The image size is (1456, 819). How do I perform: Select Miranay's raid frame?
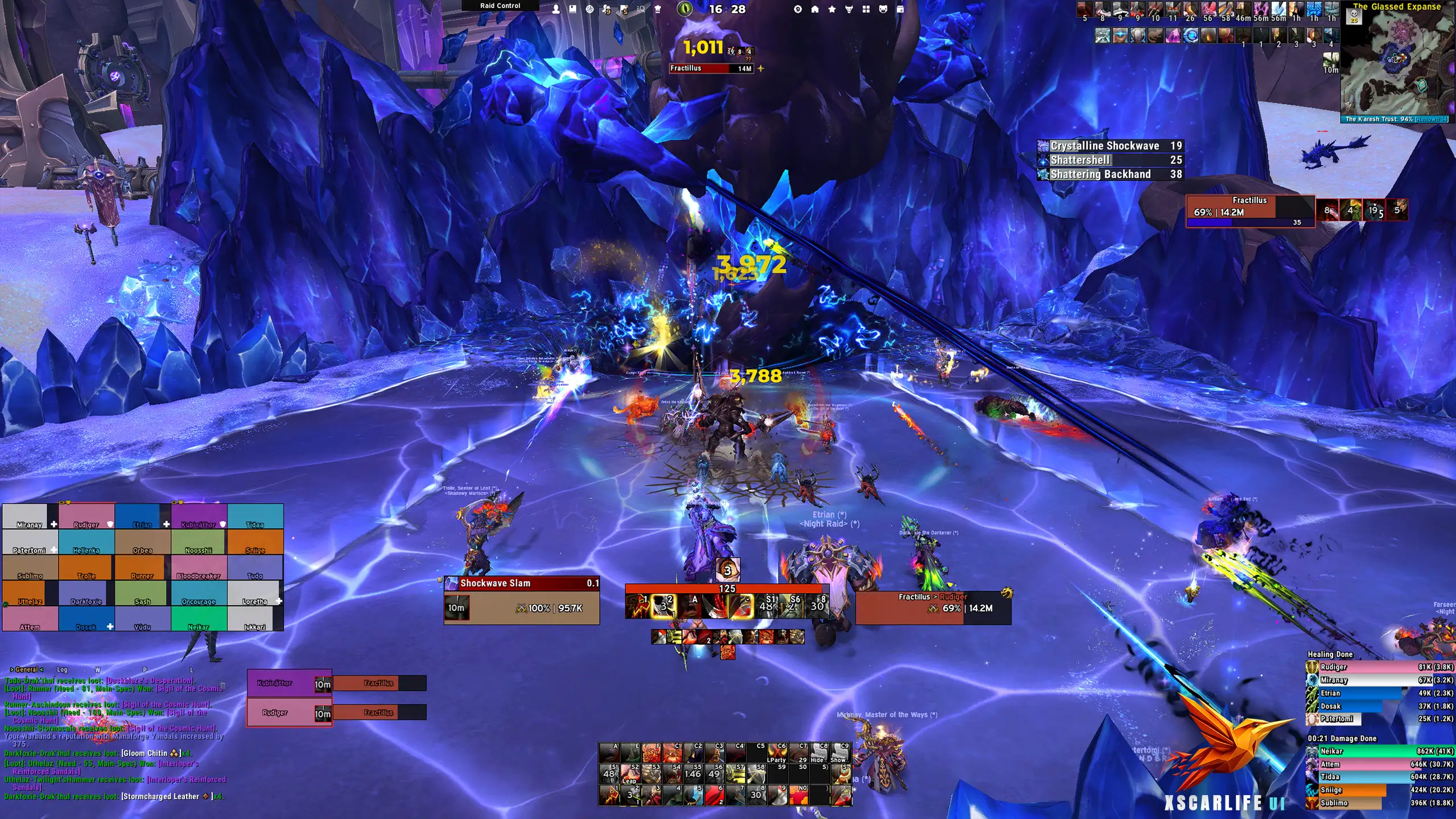coord(30,516)
